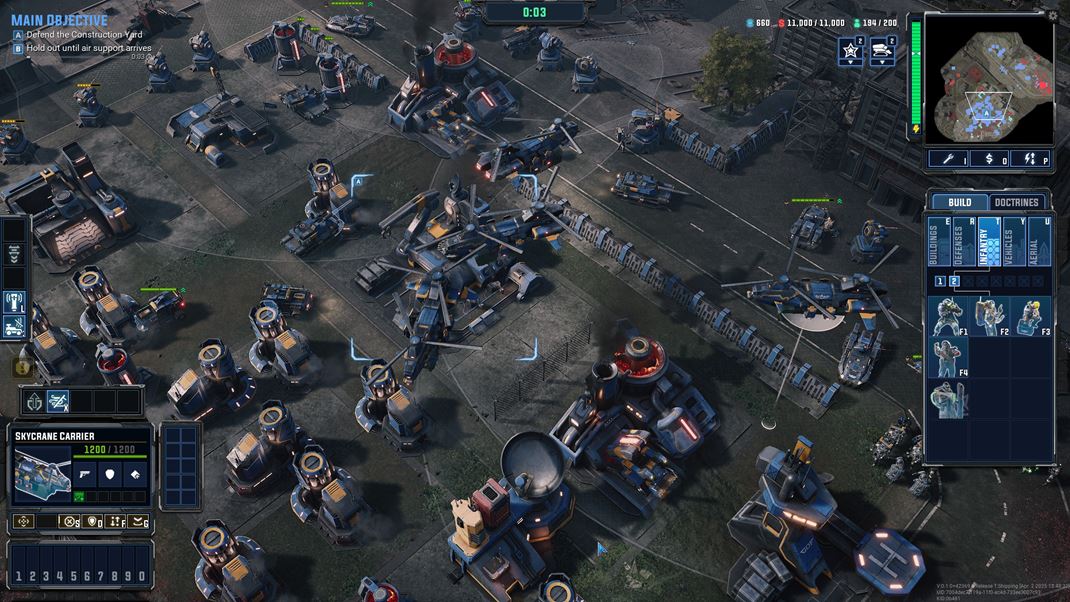This screenshot has height=602, width=1070.
Task: Queue the F4 infantry unit
Action: click(x=946, y=357)
